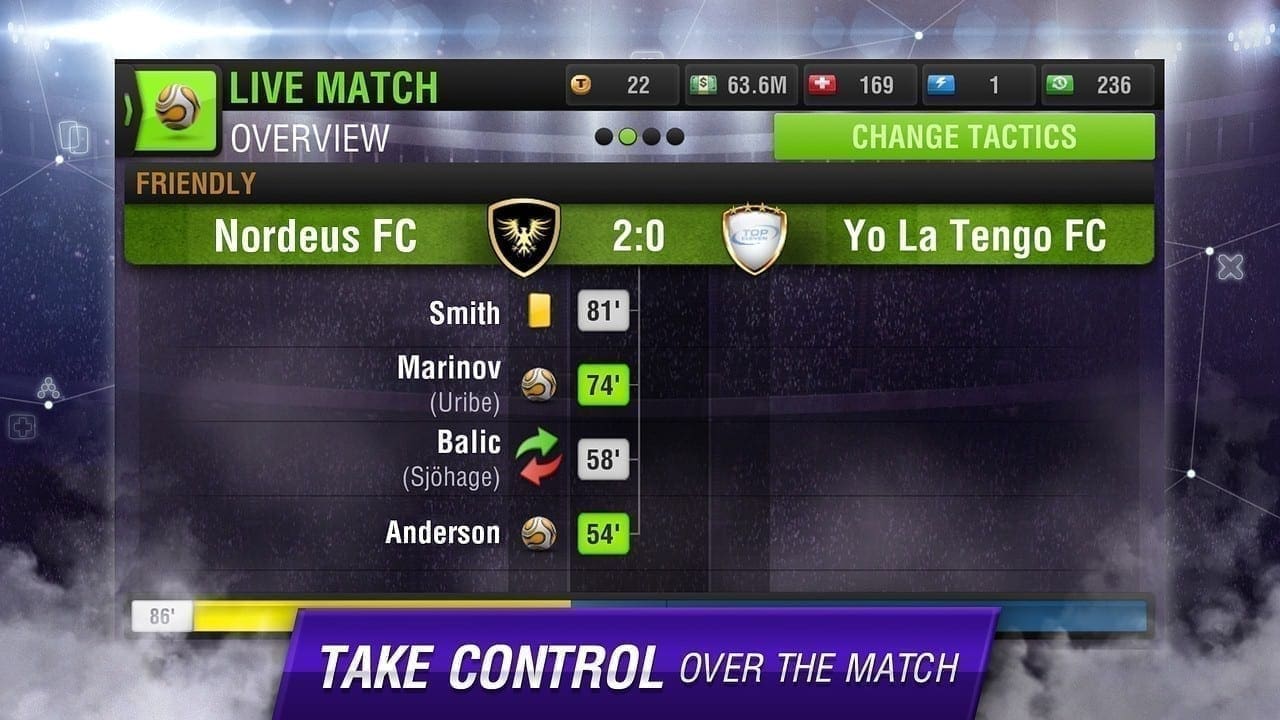Select Anderson's goal event at 54'
1280x720 pixels.
click(x=604, y=534)
